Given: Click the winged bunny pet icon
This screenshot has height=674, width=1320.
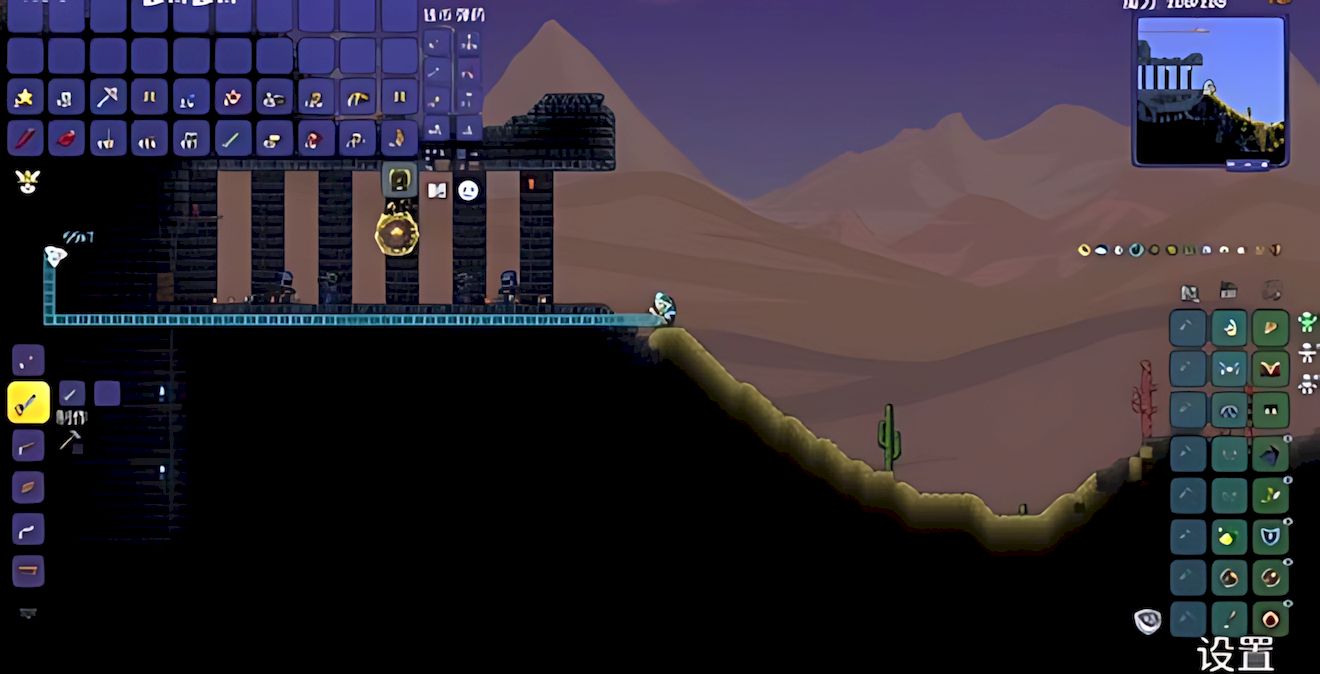Looking at the screenshot, I should [x=27, y=181].
